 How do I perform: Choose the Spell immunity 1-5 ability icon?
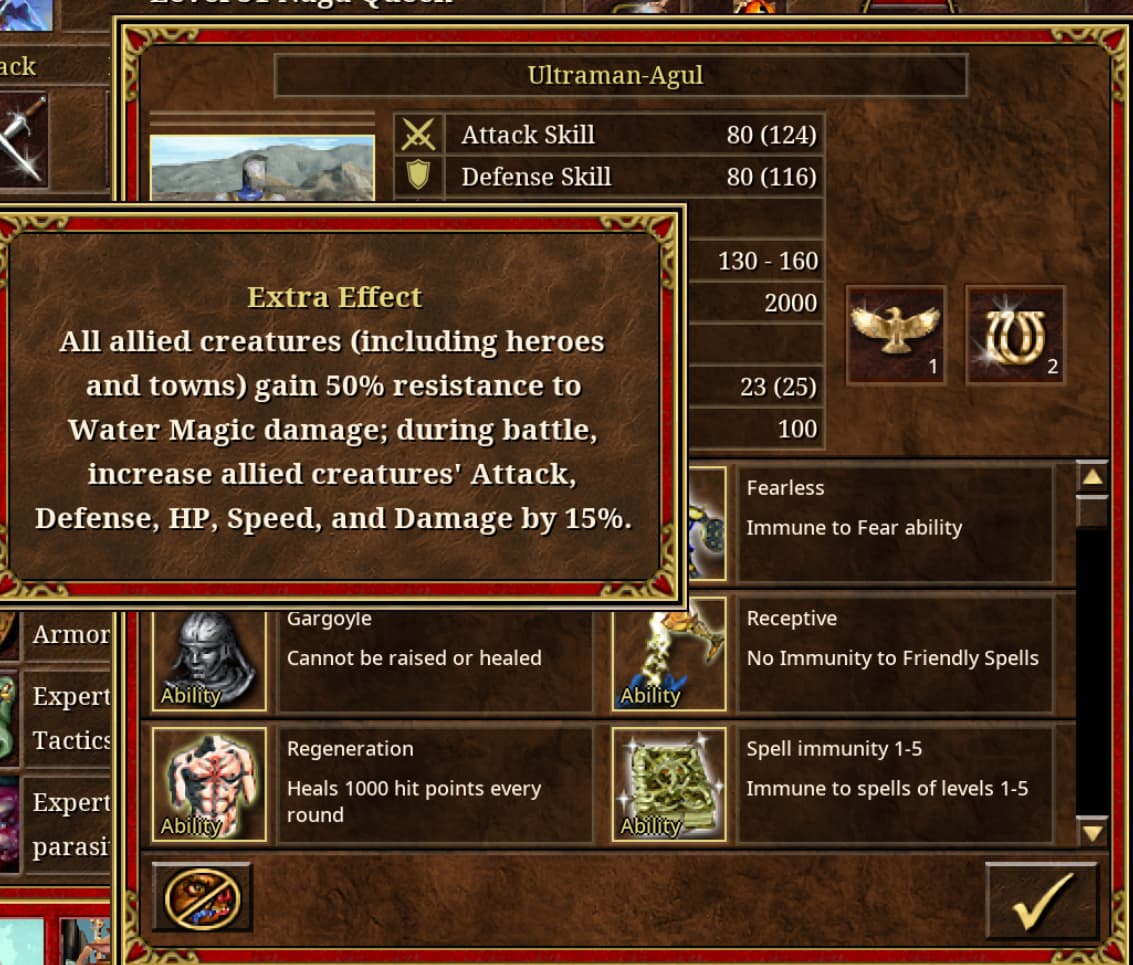click(x=669, y=784)
